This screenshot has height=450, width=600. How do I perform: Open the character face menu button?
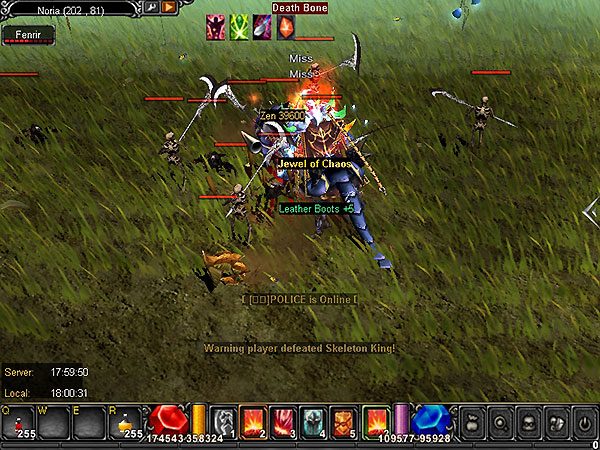528,422
